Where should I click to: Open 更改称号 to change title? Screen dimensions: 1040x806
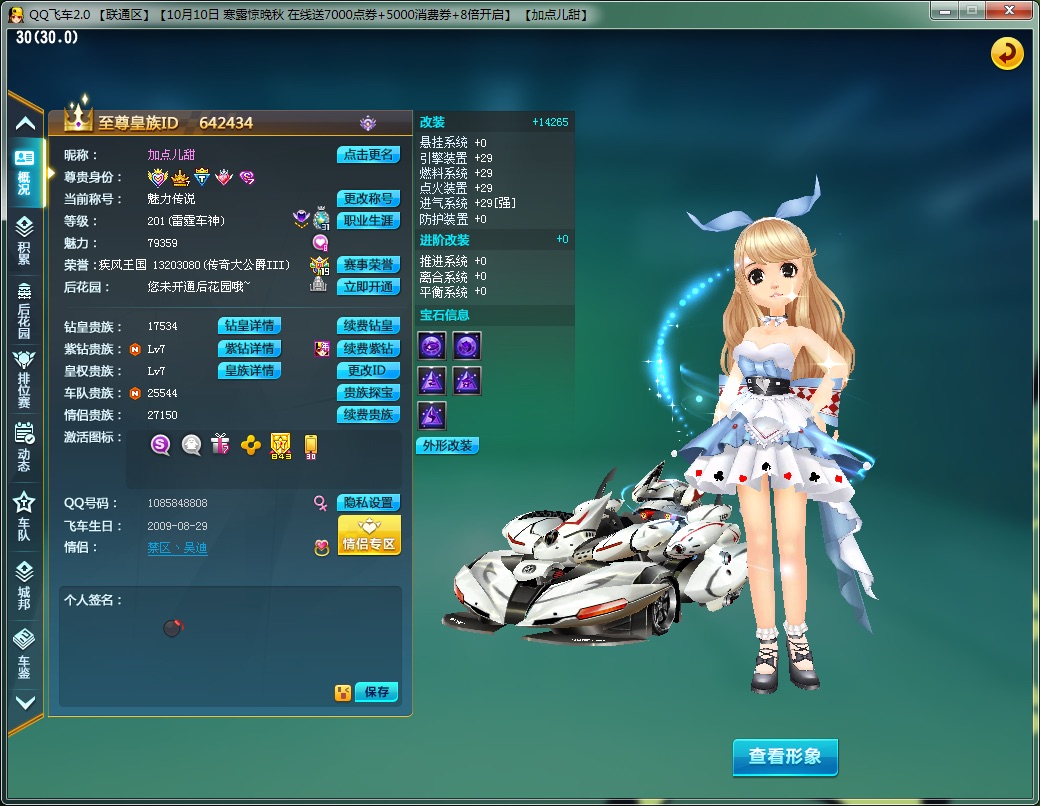pyautogui.click(x=368, y=199)
